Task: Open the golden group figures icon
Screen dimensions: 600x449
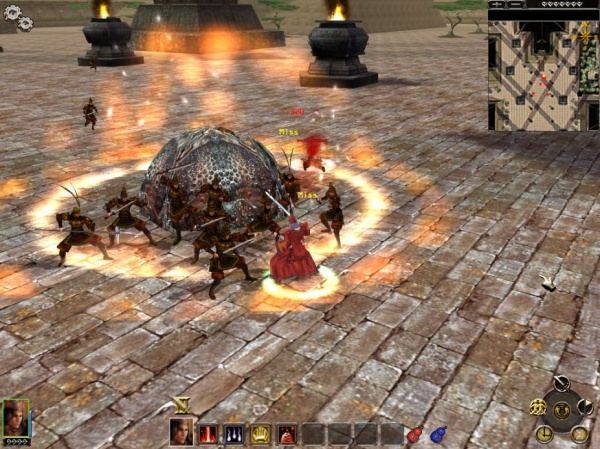Action: tap(538, 406)
